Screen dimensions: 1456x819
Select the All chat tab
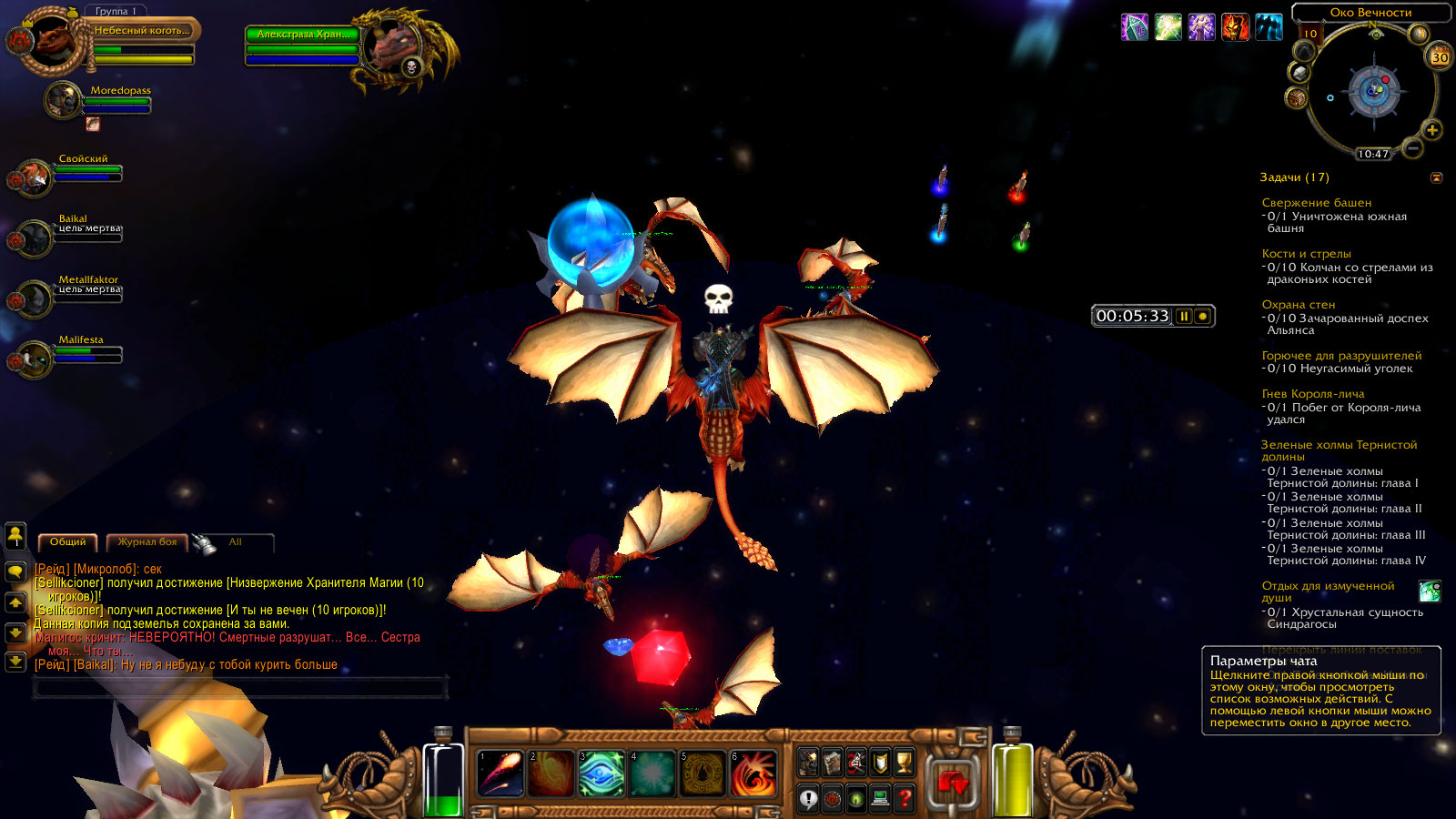click(236, 542)
